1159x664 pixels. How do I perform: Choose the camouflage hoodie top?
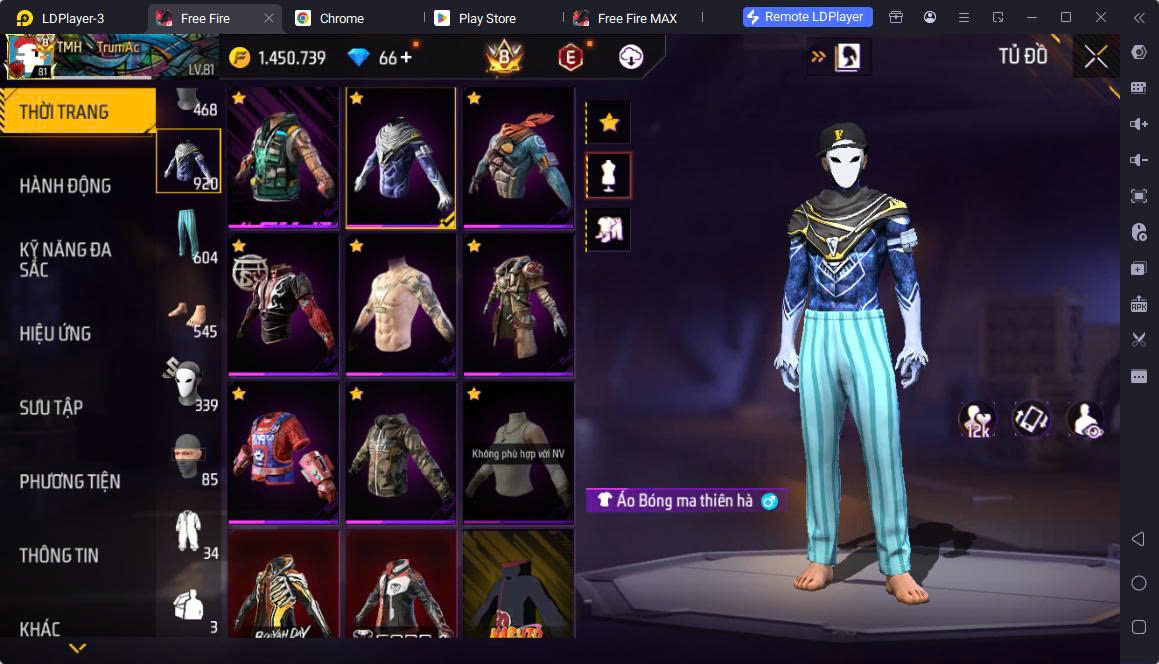tap(401, 450)
